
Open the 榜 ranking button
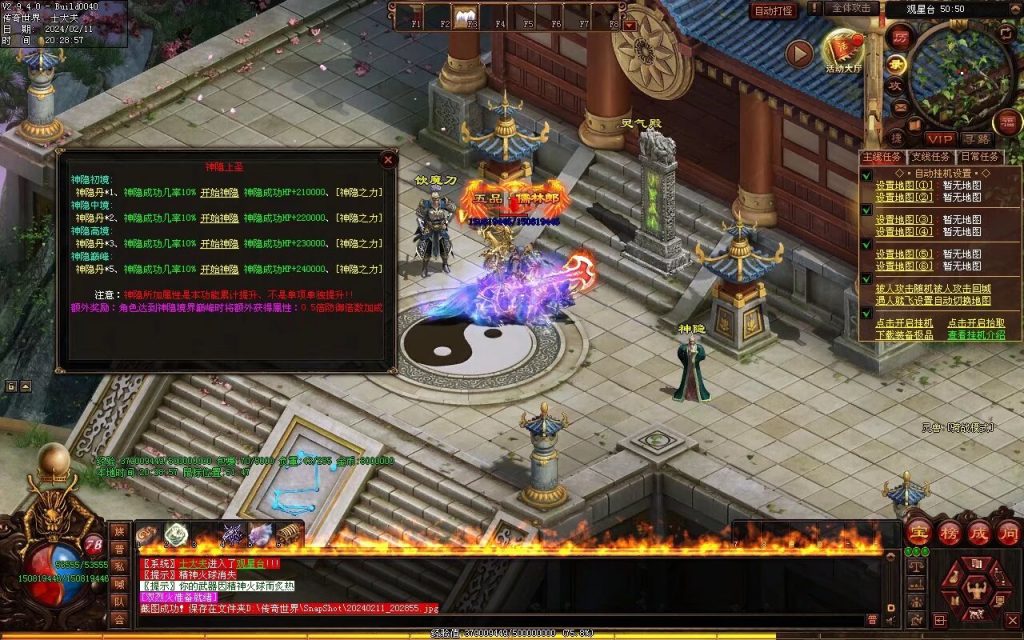(948, 532)
